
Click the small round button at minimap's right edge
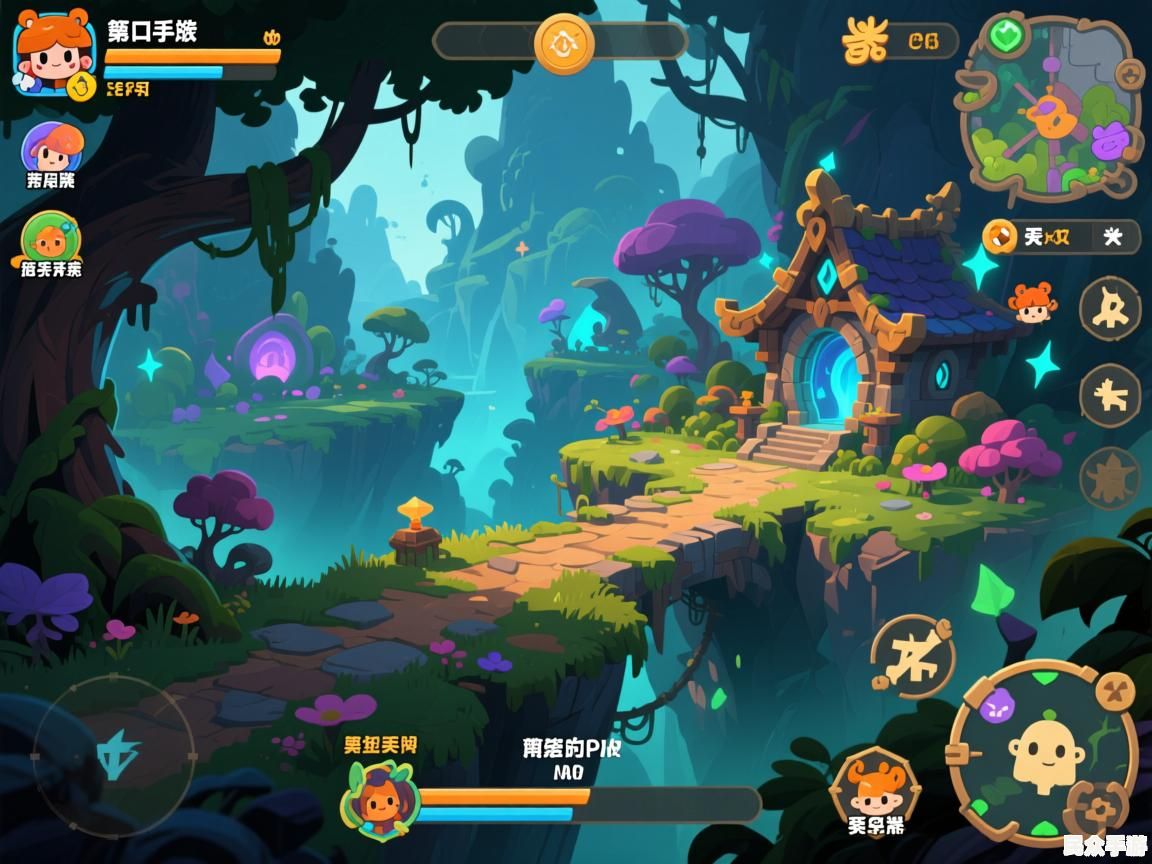point(1128,73)
